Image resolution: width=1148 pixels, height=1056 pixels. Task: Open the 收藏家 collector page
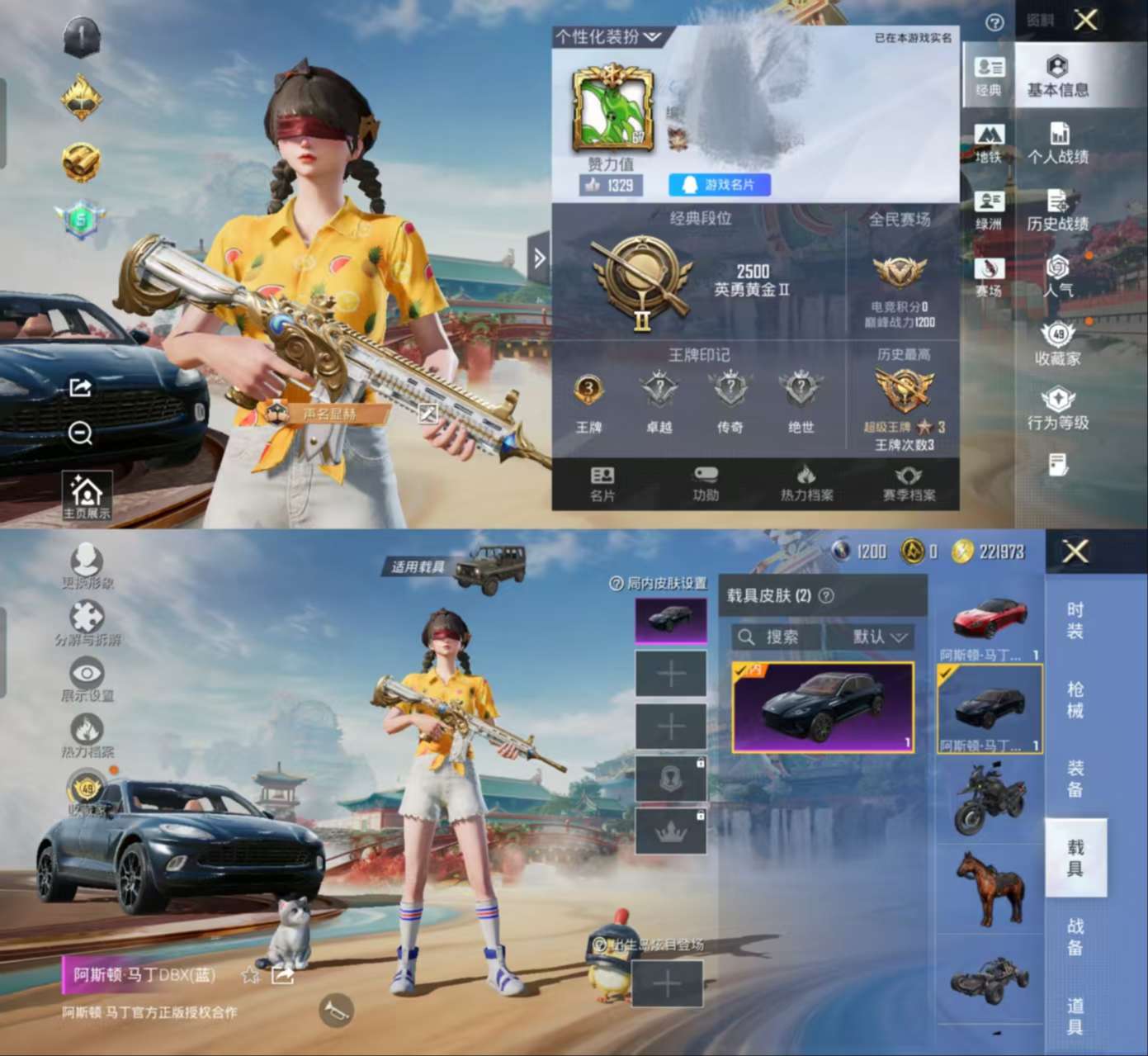(x=1057, y=344)
